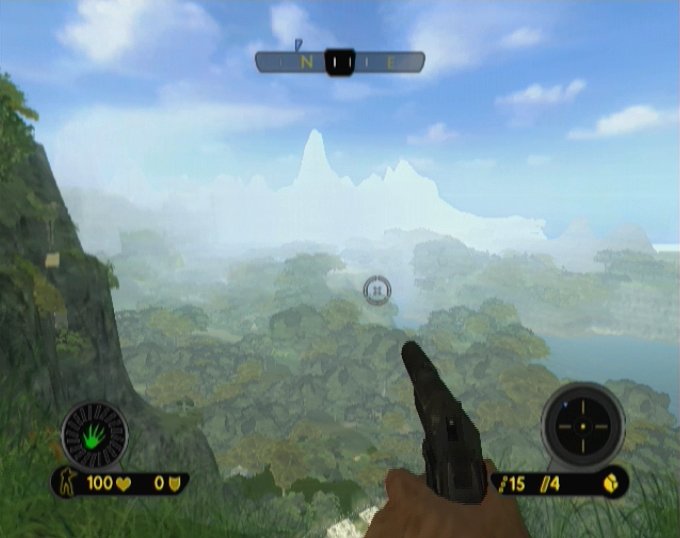Select the green feral claw gauge
This screenshot has height=538, width=680.
tap(94, 435)
